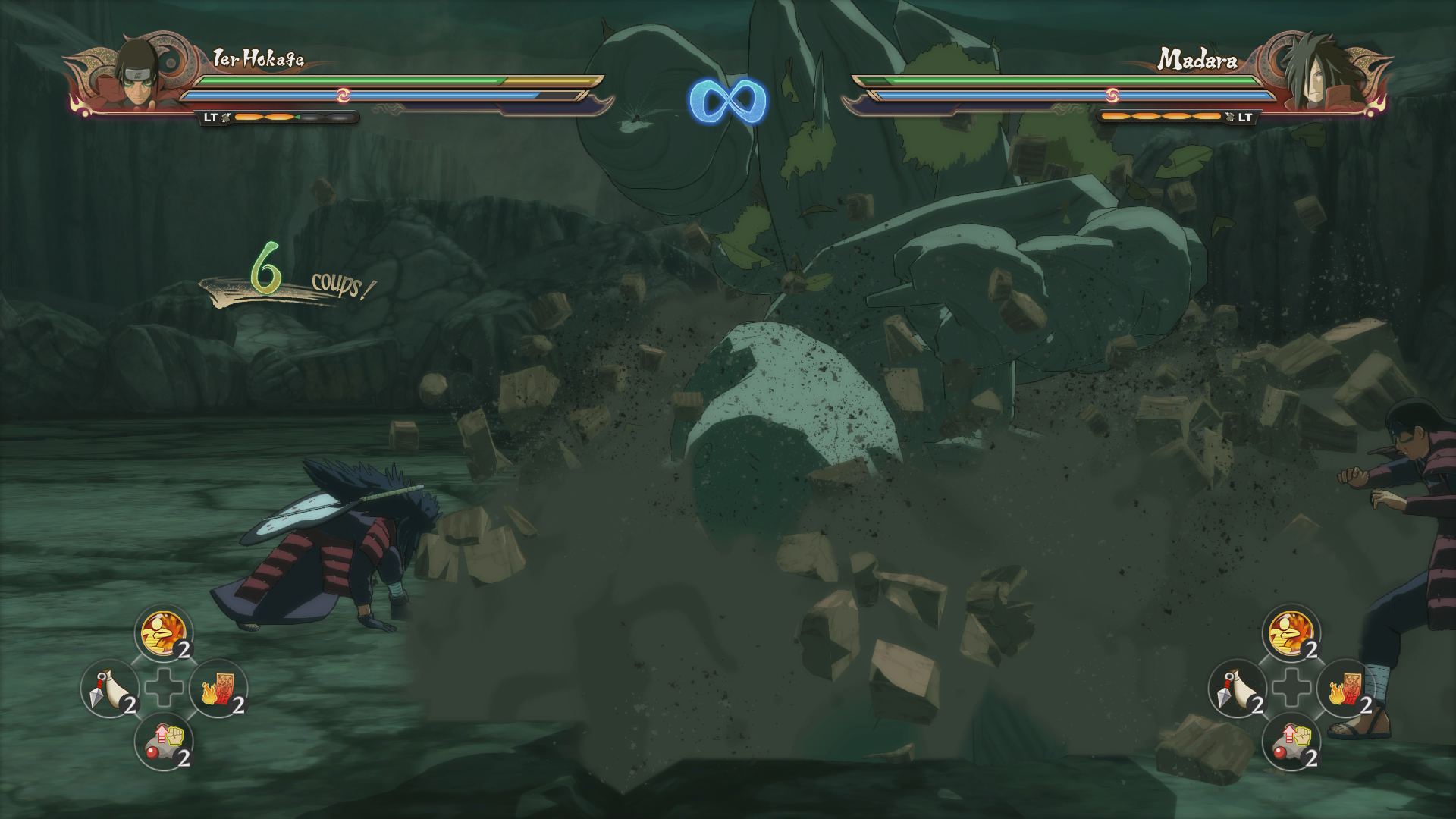
Task: Use Madara's explosive fire tag item
Action: click(1346, 689)
